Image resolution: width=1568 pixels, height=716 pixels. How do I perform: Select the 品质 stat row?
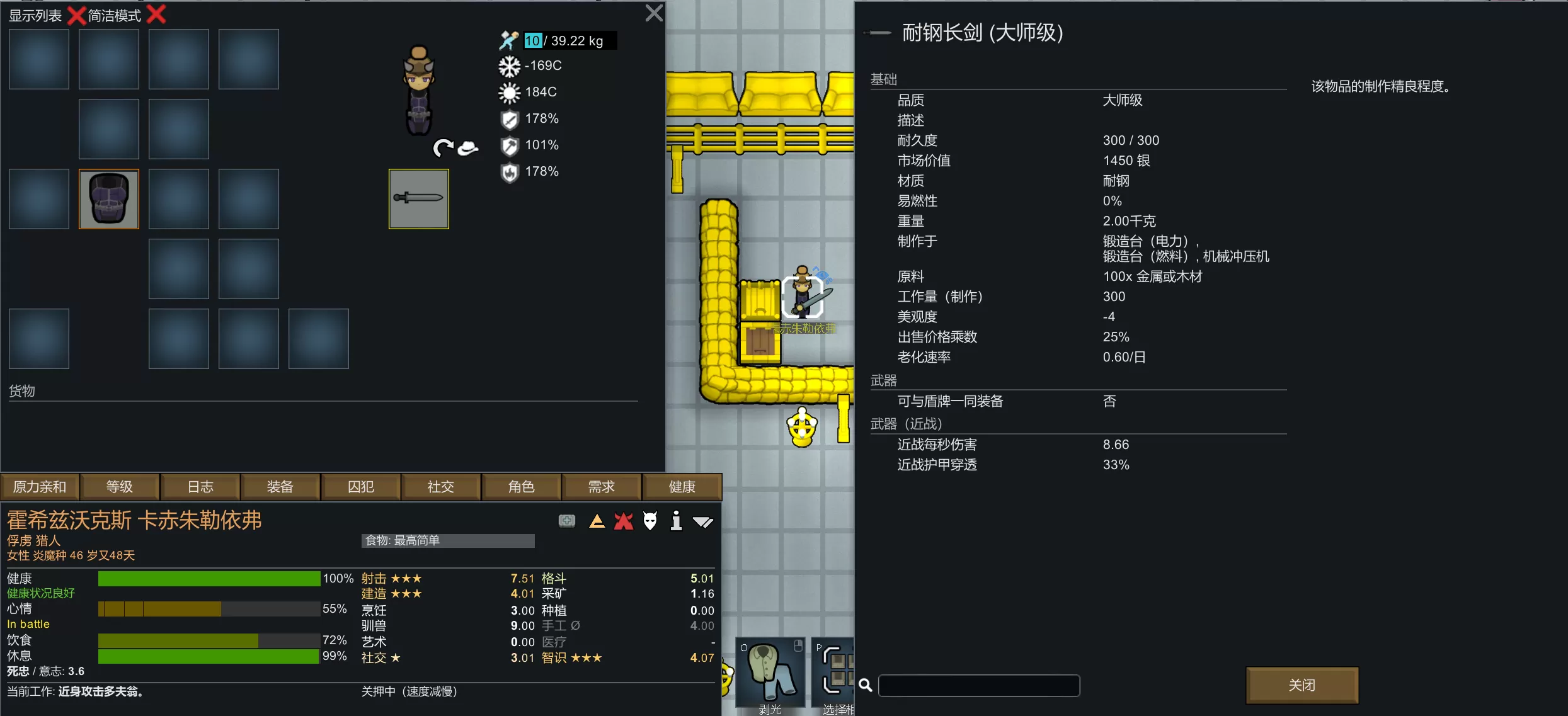click(1078, 100)
